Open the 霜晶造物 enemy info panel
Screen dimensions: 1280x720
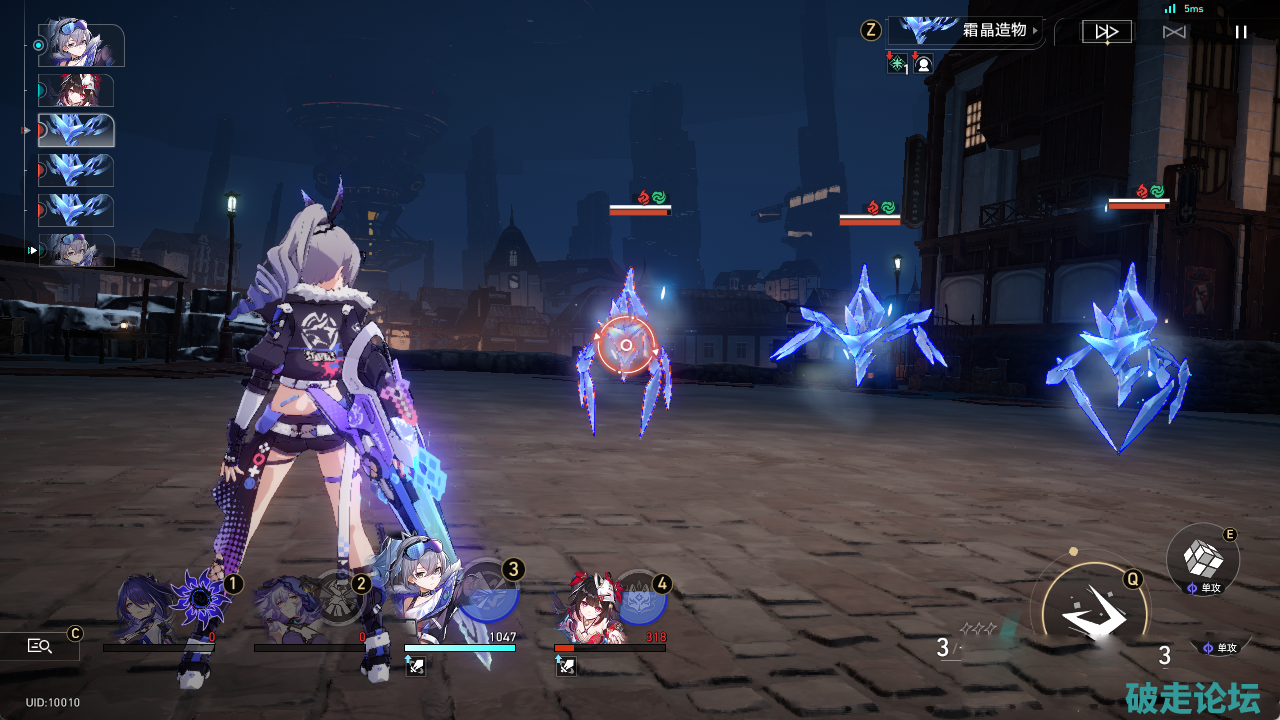click(965, 31)
